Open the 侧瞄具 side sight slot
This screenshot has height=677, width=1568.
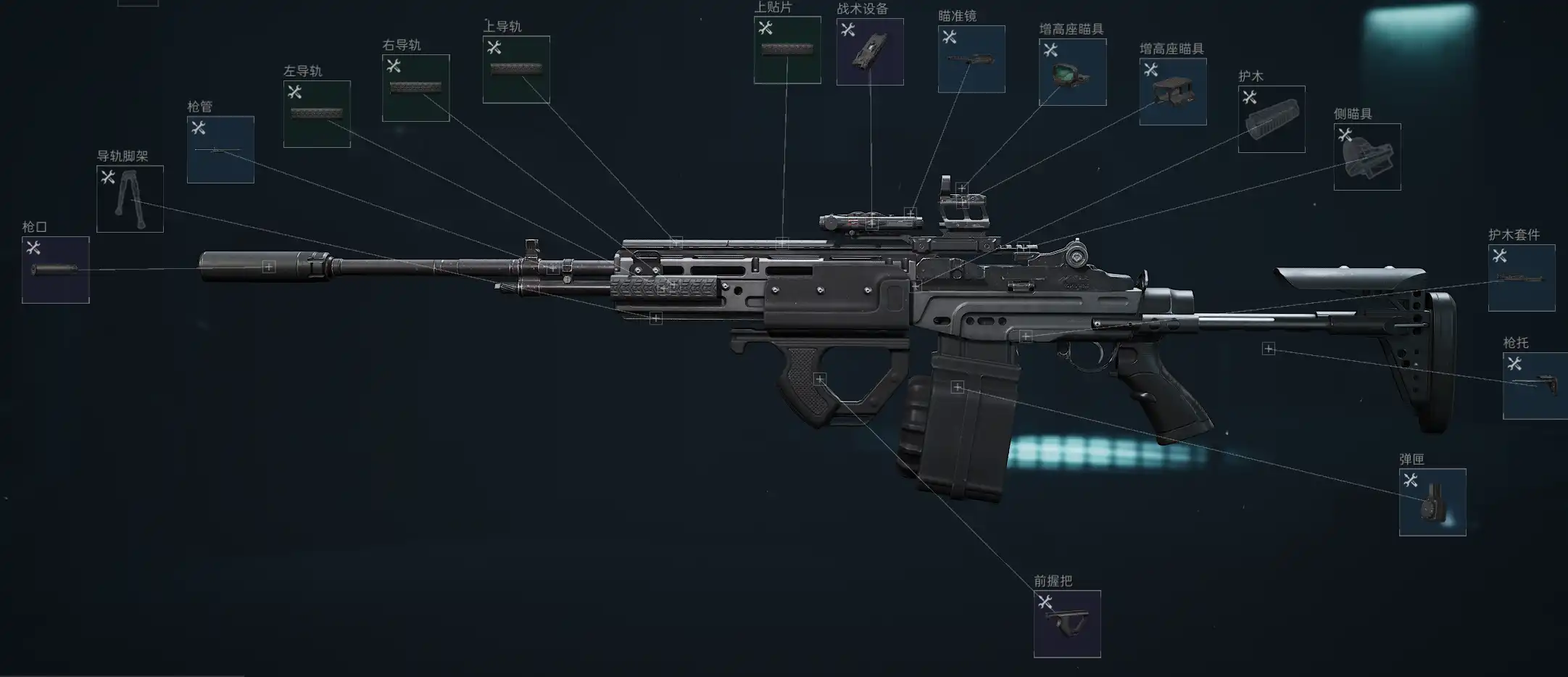1367,157
